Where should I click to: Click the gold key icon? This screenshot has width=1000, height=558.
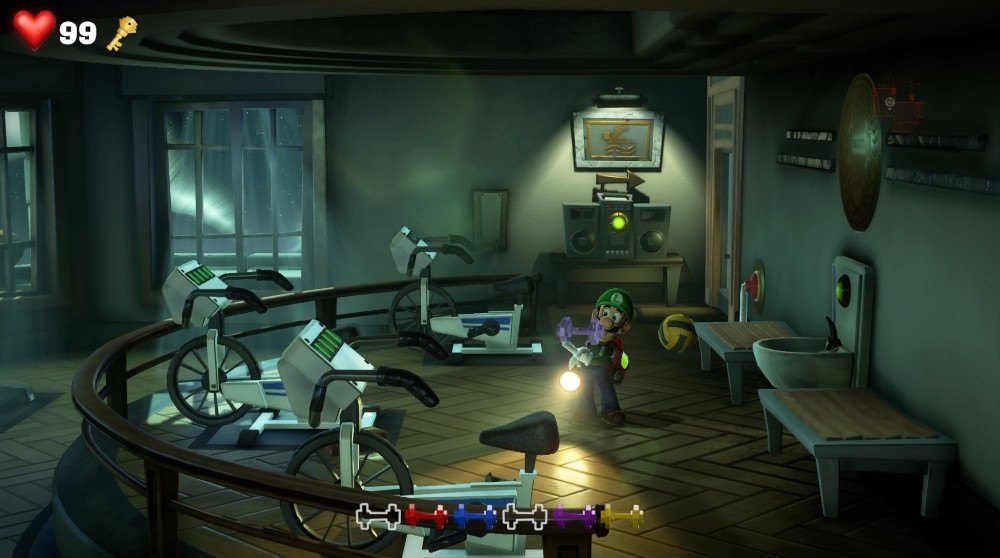[122, 33]
